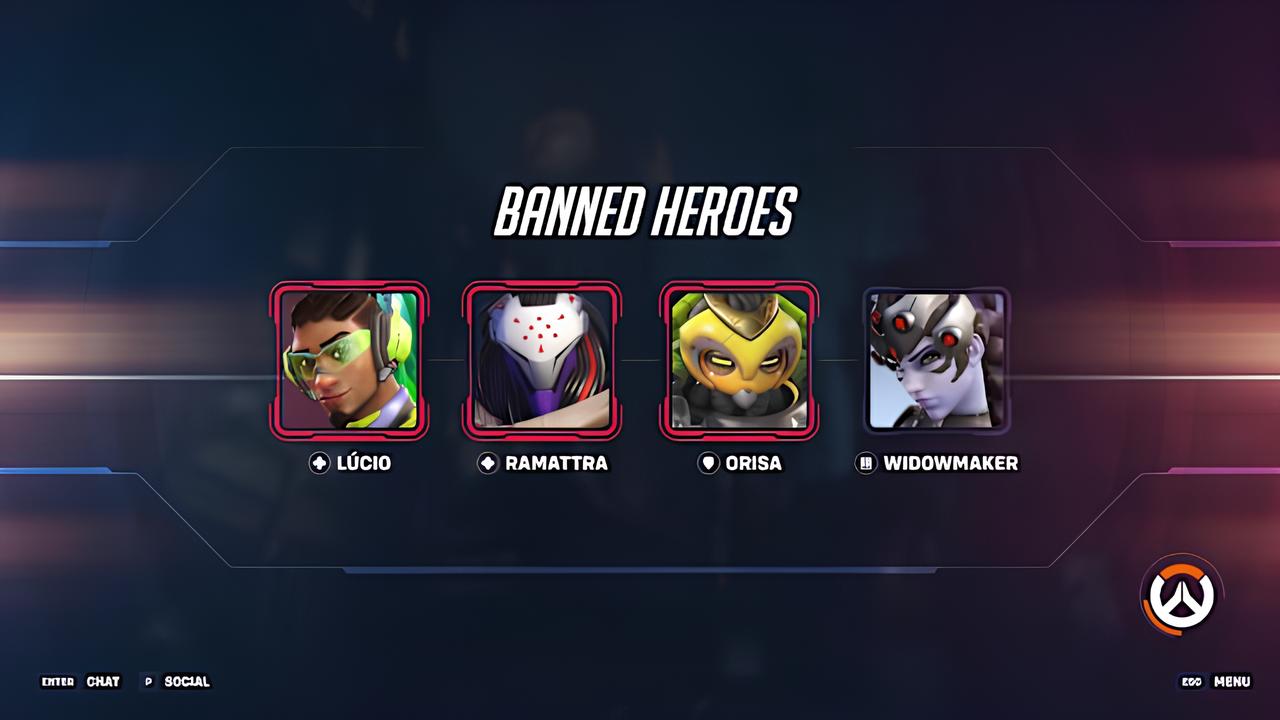Click the damage role icon by Widowmaker

[865, 463]
